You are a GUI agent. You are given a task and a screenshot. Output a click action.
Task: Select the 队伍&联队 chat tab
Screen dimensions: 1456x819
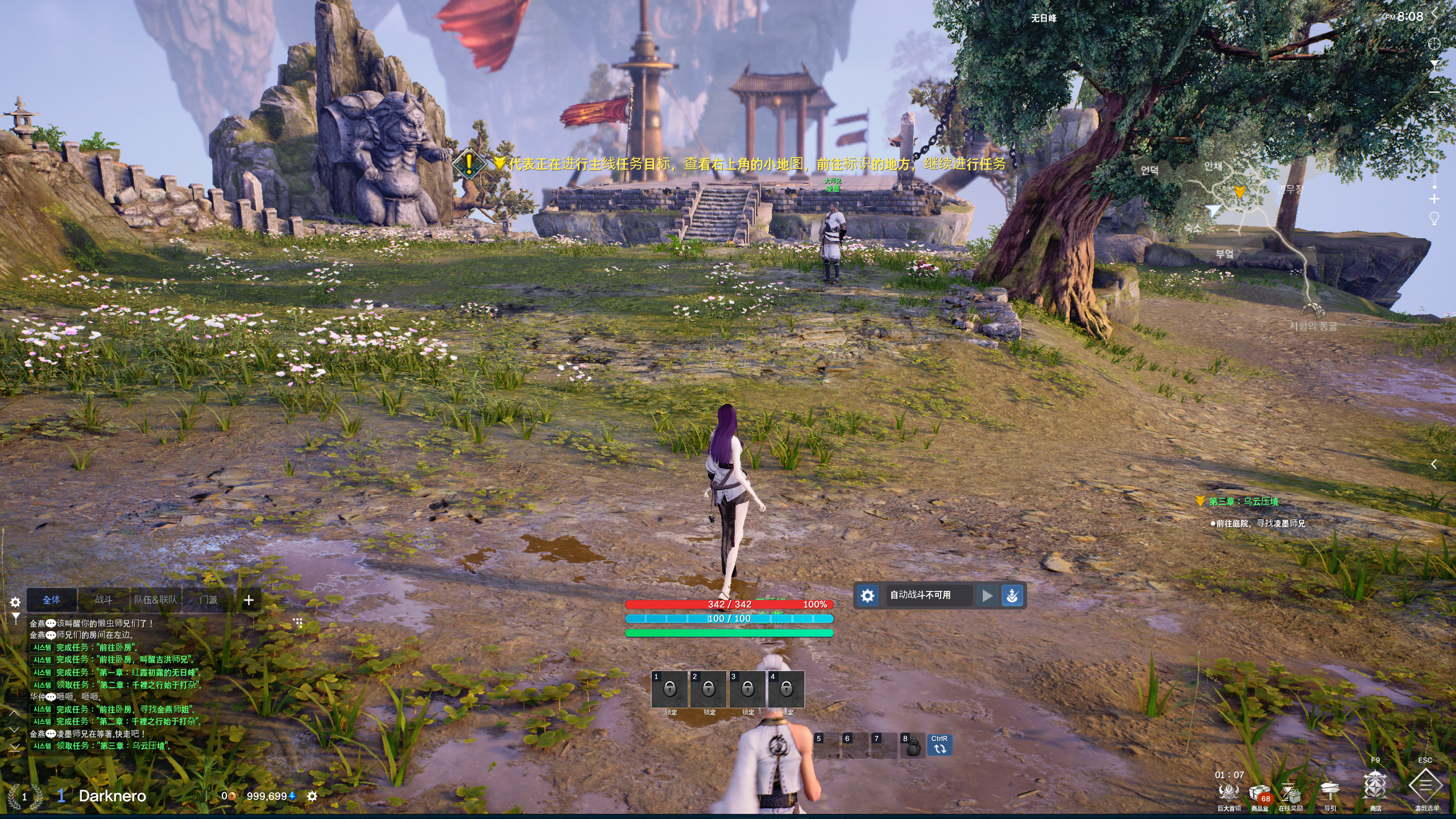[x=155, y=599]
